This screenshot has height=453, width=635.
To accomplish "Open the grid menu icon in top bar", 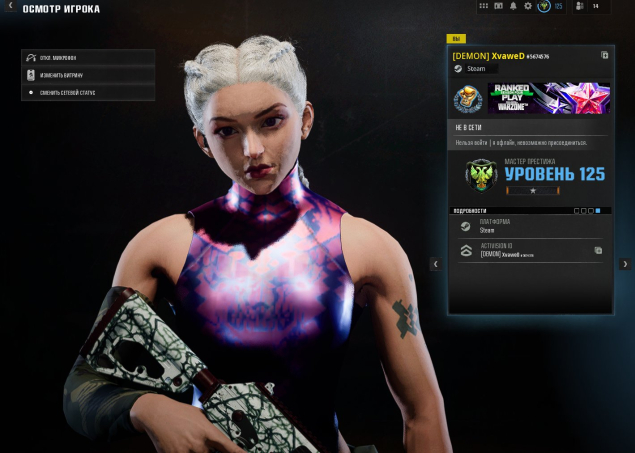I will [x=484, y=6].
